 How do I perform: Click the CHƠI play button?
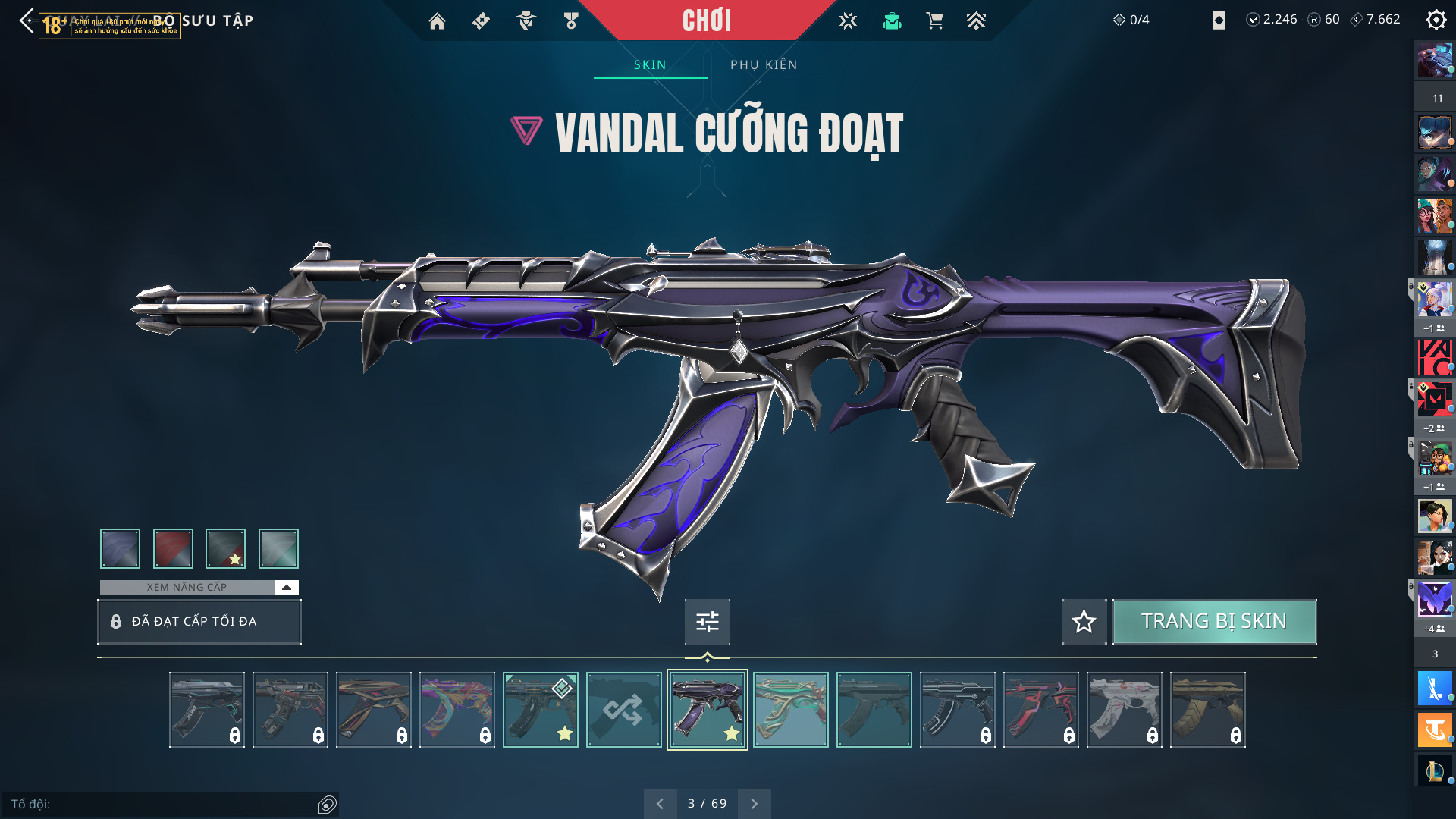point(706,20)
